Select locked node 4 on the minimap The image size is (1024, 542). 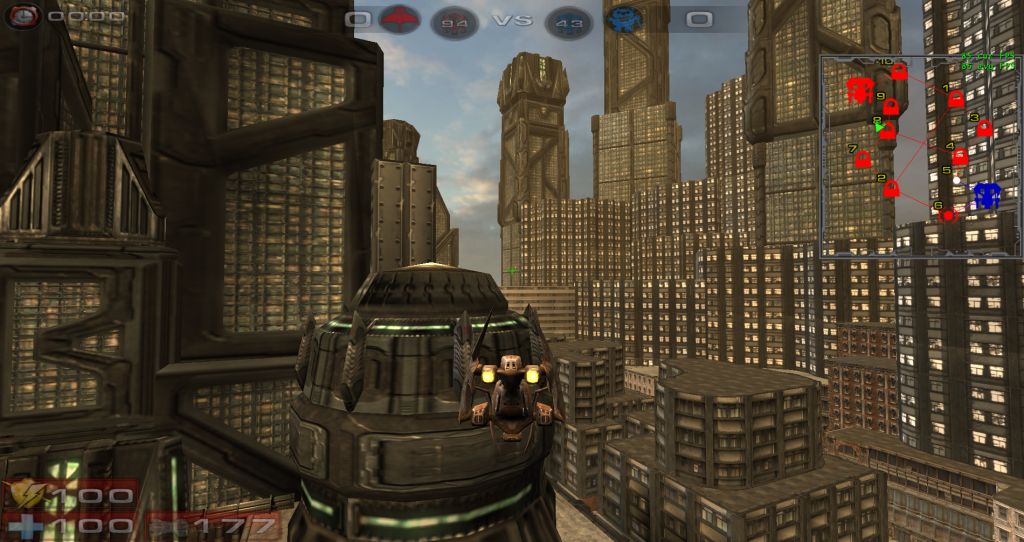[x=960, y=157]
